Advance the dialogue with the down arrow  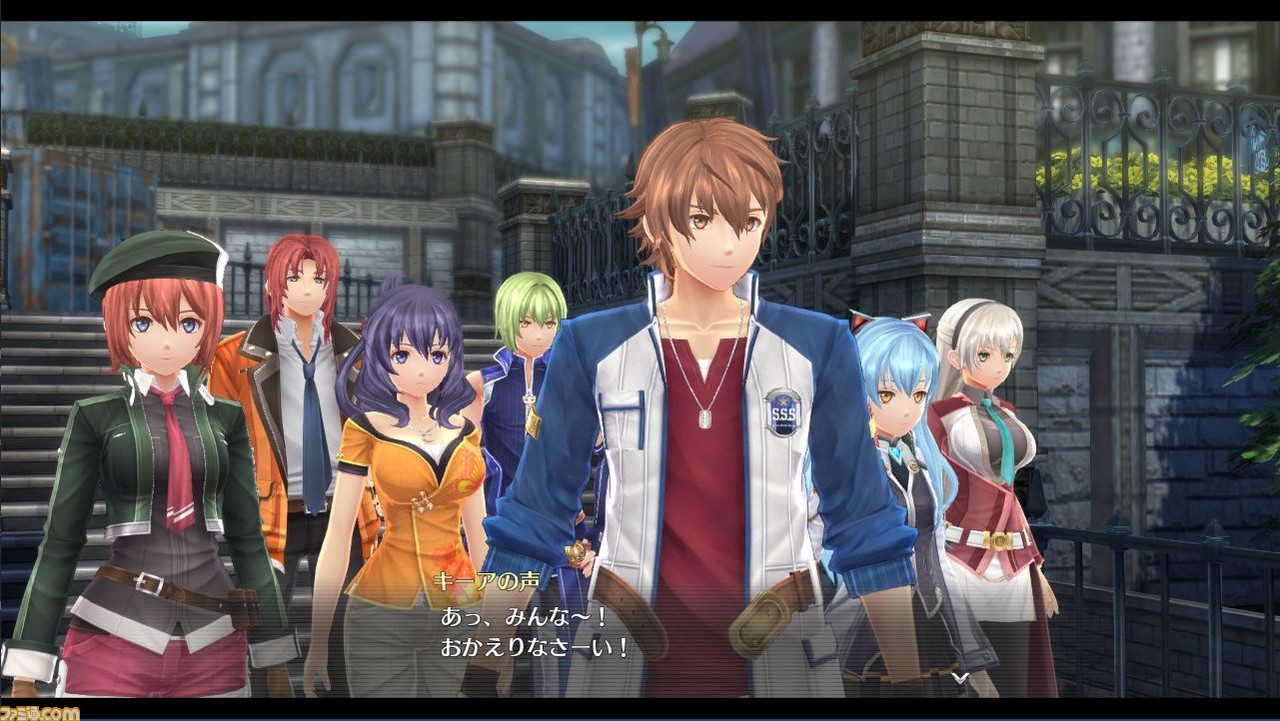point(959,679)
